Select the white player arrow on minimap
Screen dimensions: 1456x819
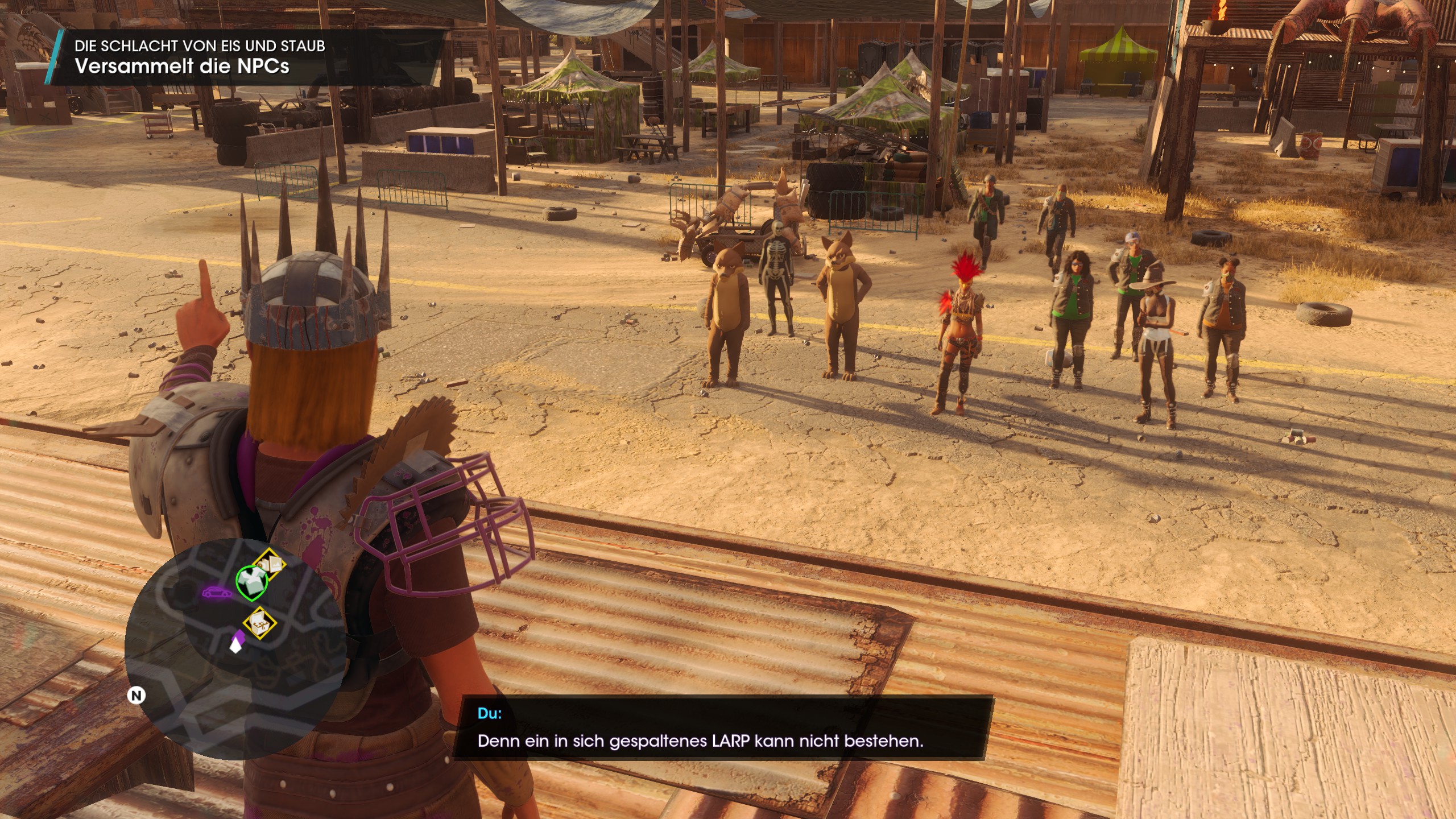coord(235,644)
